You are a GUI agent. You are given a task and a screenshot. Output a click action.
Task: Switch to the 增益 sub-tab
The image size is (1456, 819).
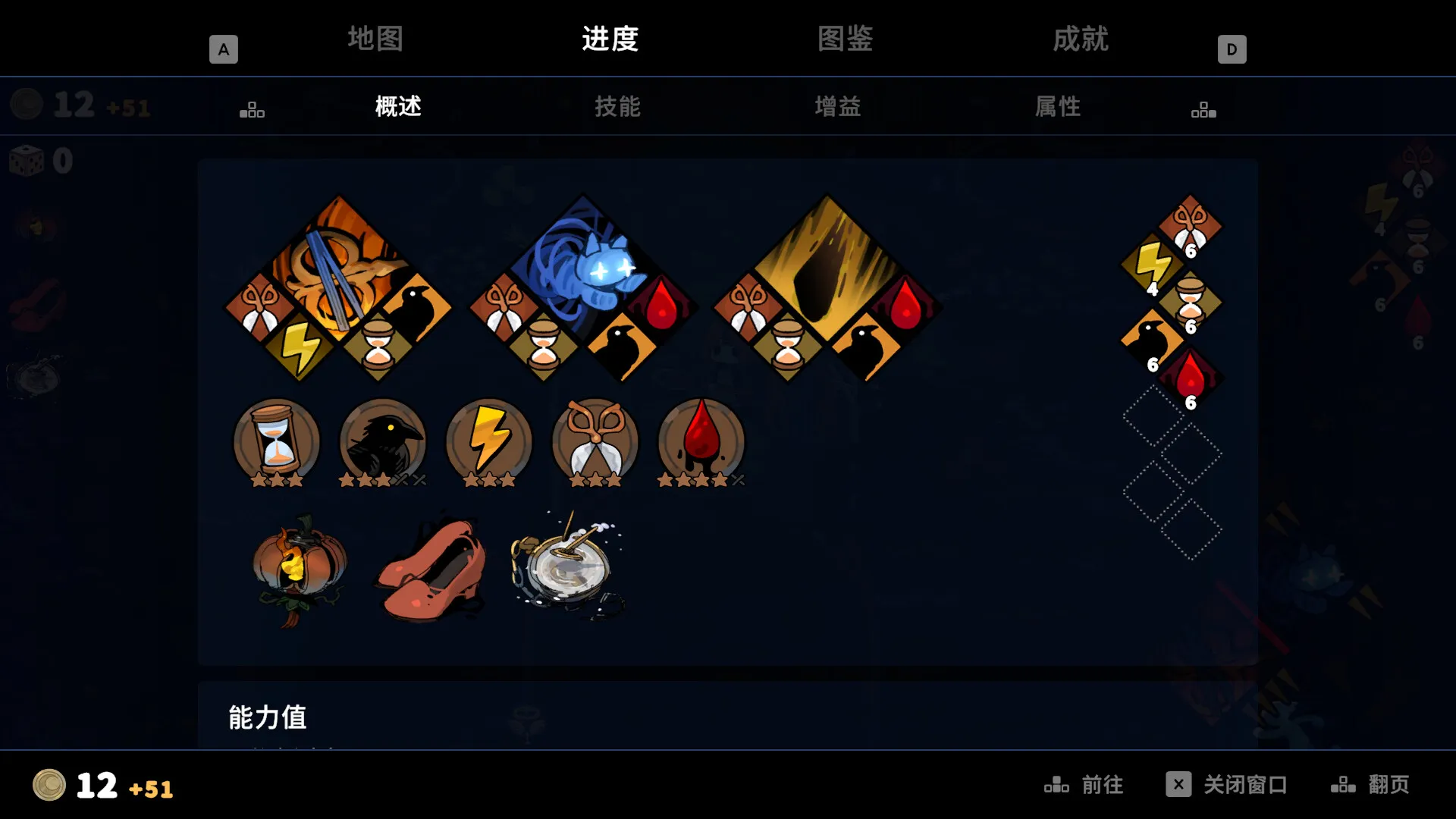click(x=838, y=107)
